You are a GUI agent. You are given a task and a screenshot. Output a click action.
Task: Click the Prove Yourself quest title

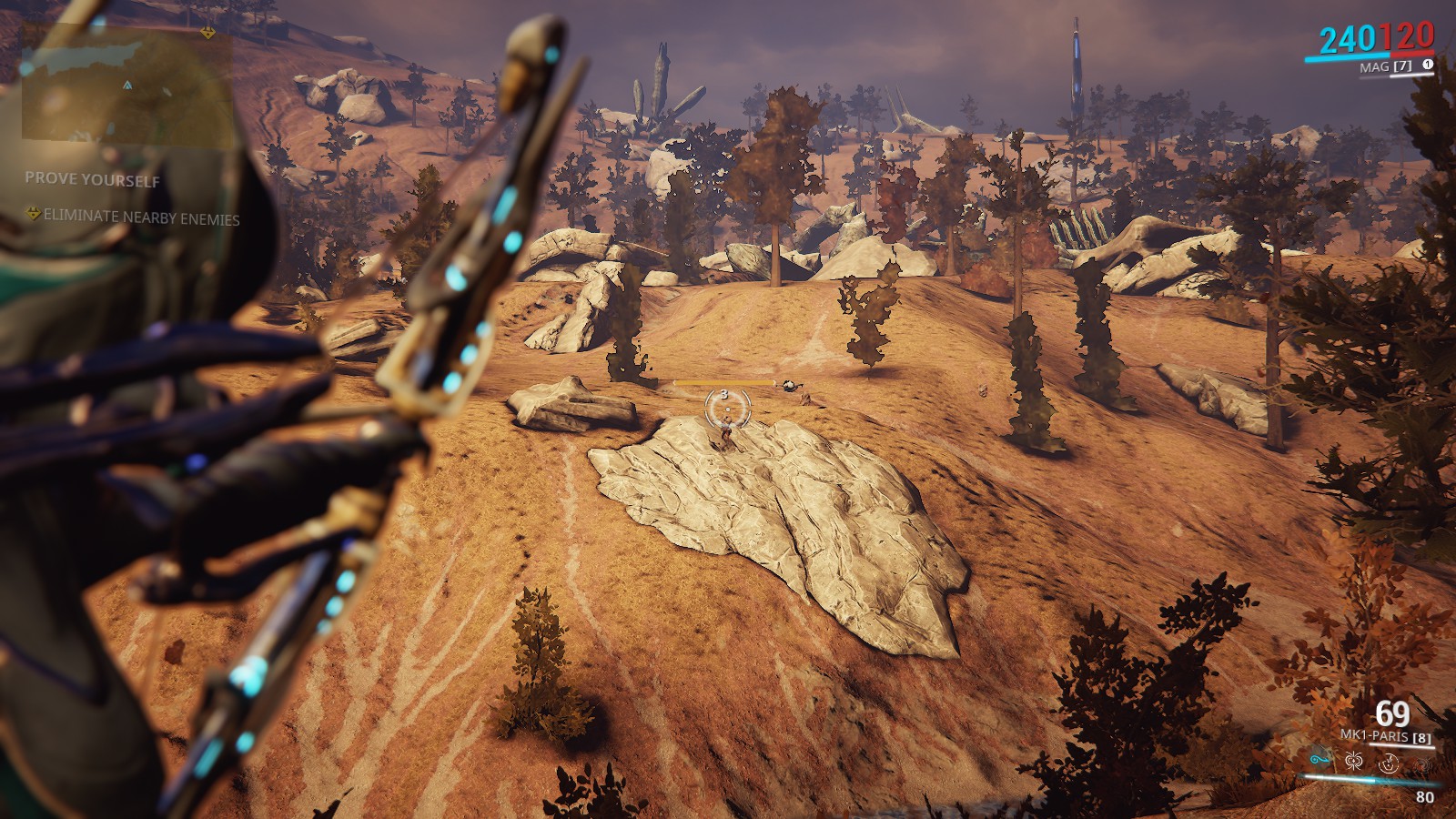[92, 179]
